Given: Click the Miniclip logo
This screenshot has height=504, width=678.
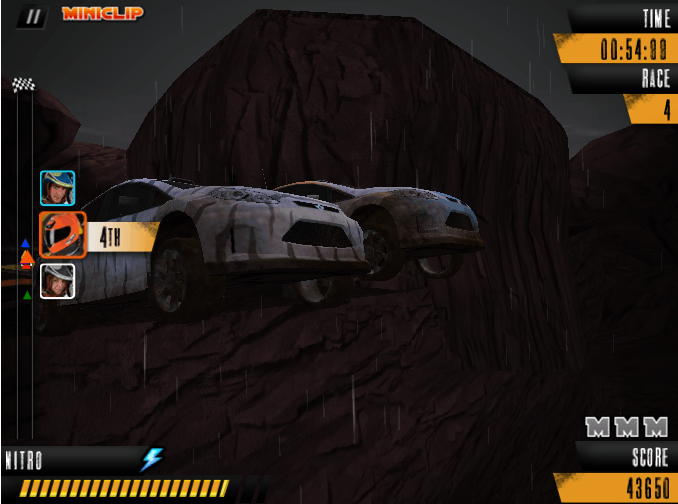Looking at the screenshot, I should (x=102, y=14).
